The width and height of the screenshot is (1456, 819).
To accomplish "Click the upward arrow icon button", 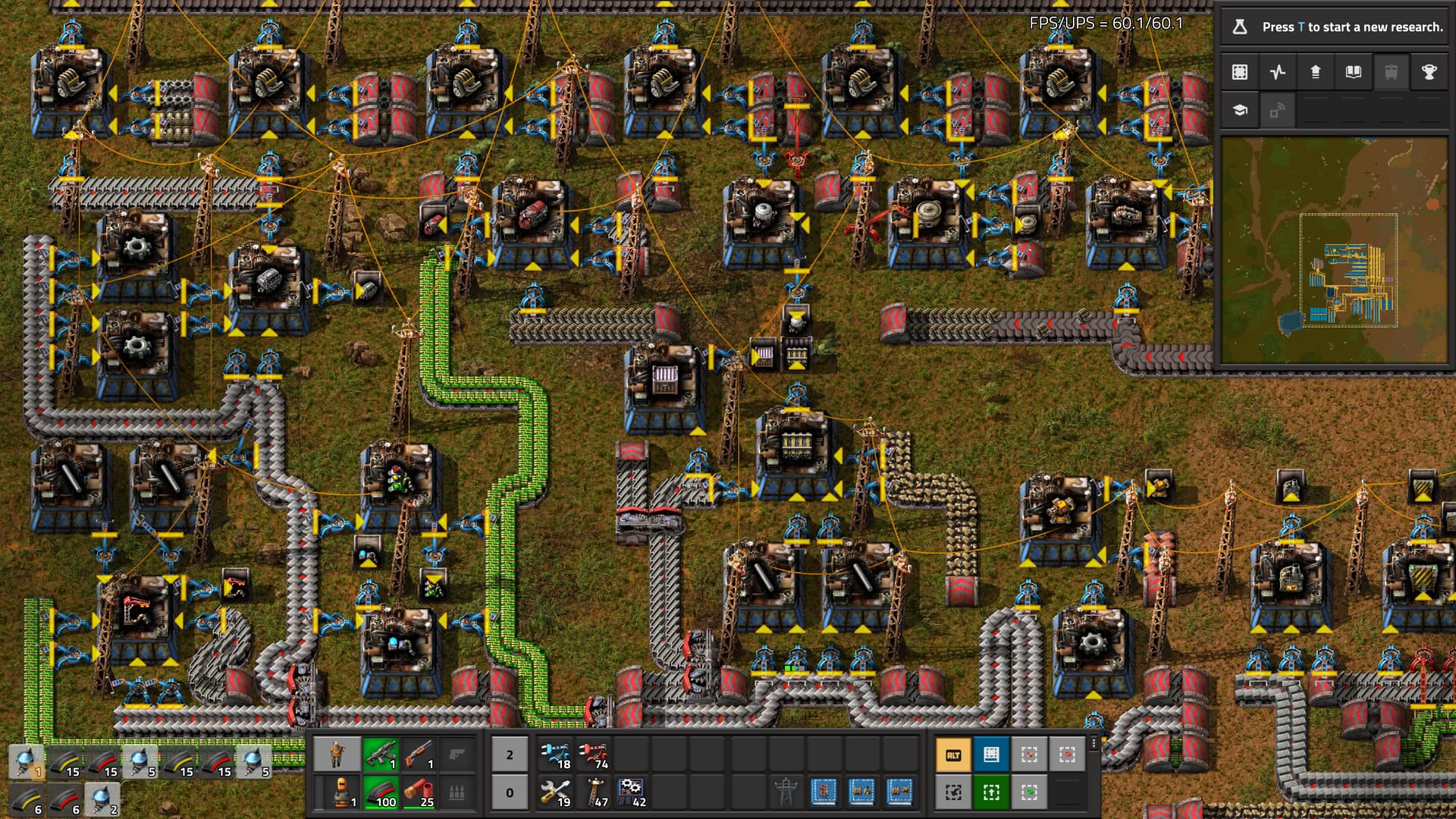I will (1316, 72).
